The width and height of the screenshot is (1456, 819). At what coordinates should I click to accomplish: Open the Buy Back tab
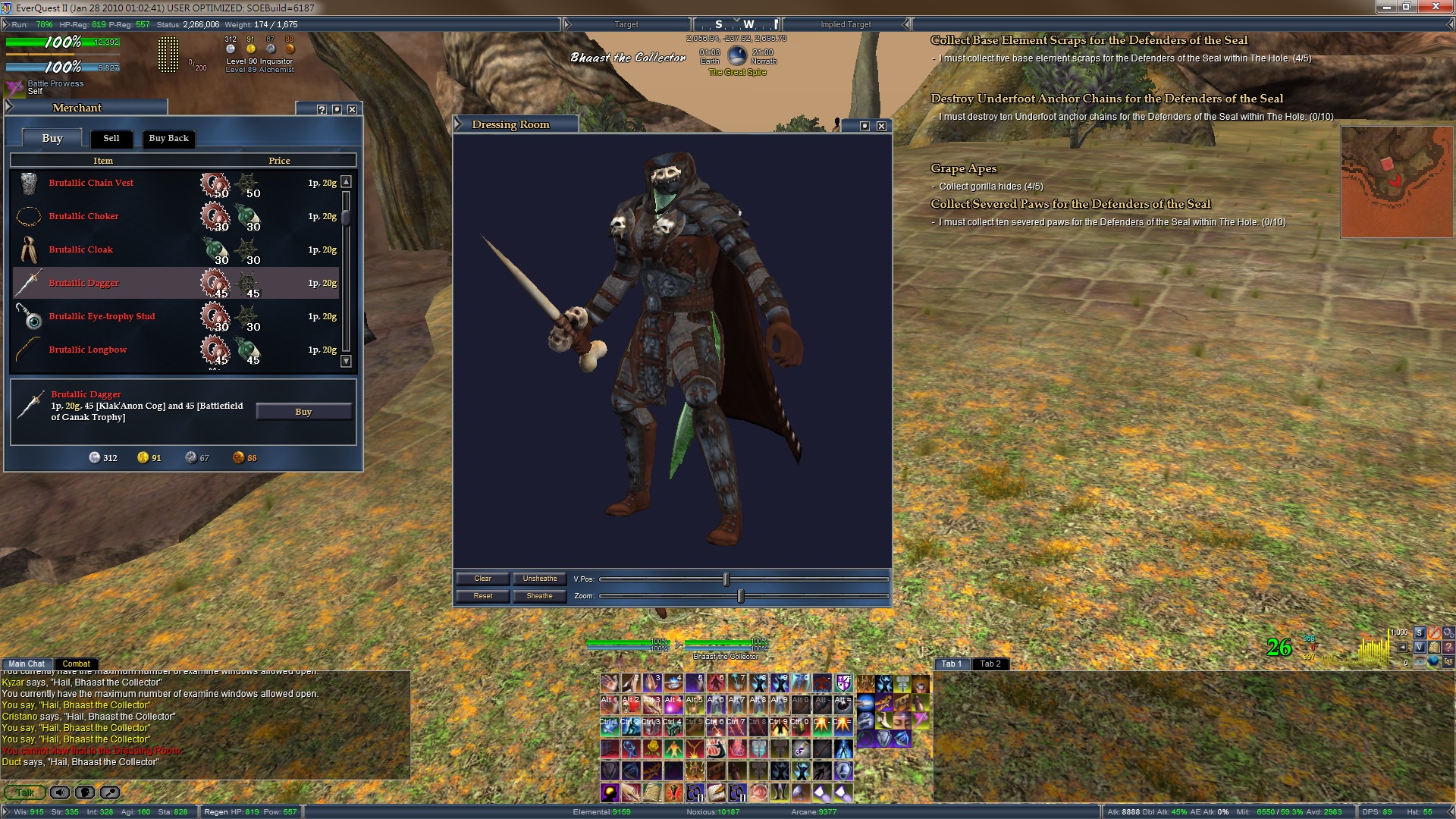168,138
